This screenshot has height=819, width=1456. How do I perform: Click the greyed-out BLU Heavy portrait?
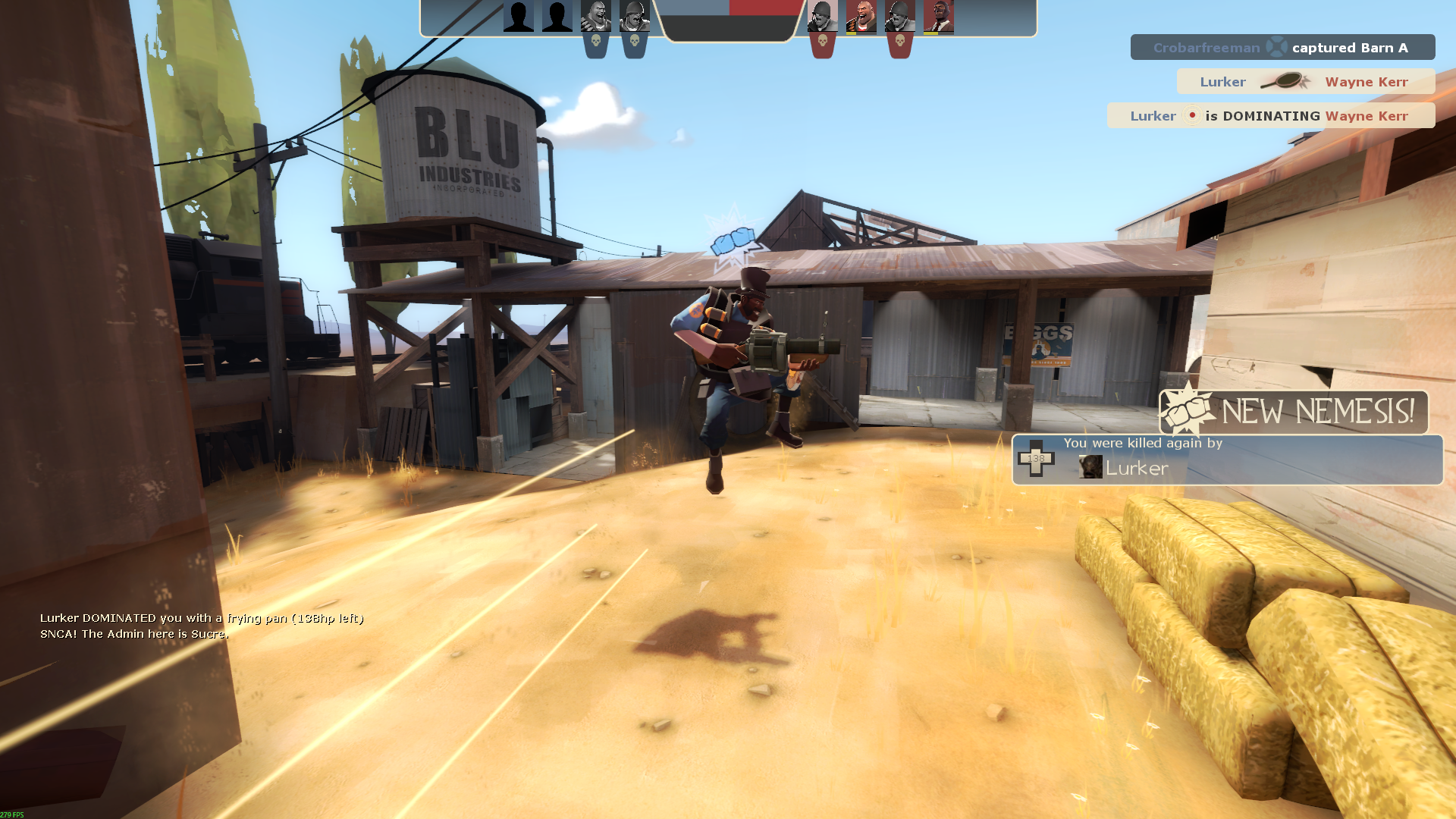(x=595, y=17)
